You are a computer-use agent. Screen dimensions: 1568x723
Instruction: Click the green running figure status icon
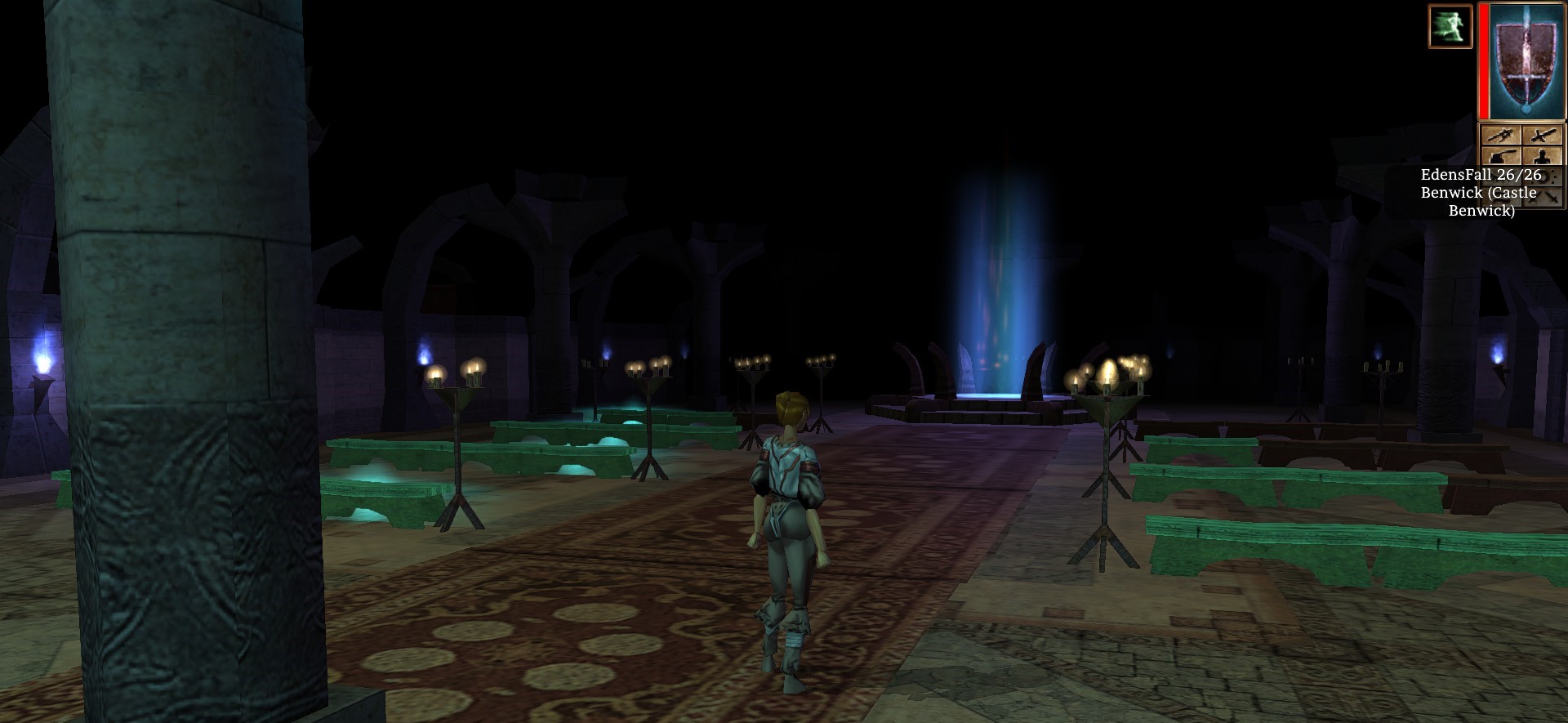[1450, 25]
